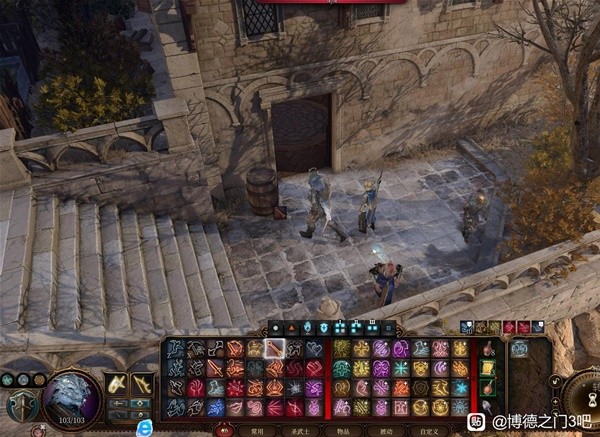Use the scroll item in hotbar
The width and height of the screenshot is (600, 437).
tap(487, 369)
